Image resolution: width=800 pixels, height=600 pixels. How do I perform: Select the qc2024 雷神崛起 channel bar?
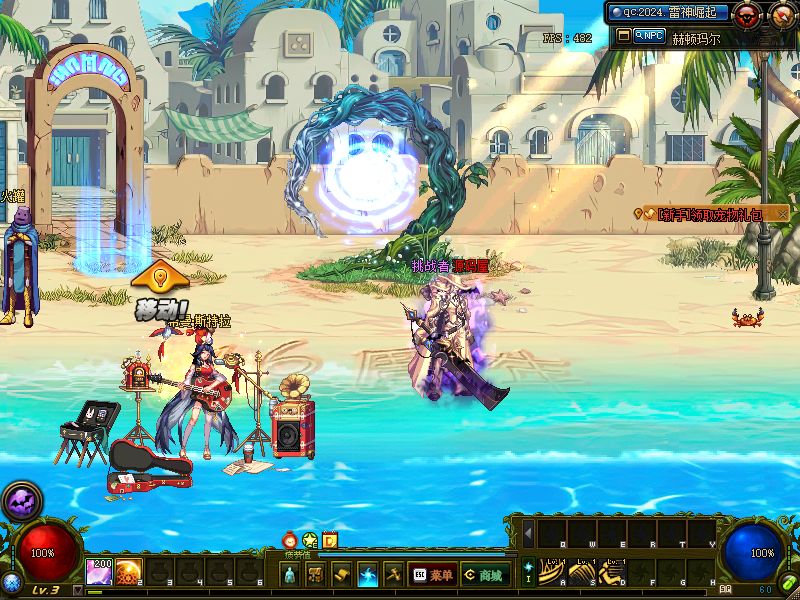coord(666,13)
